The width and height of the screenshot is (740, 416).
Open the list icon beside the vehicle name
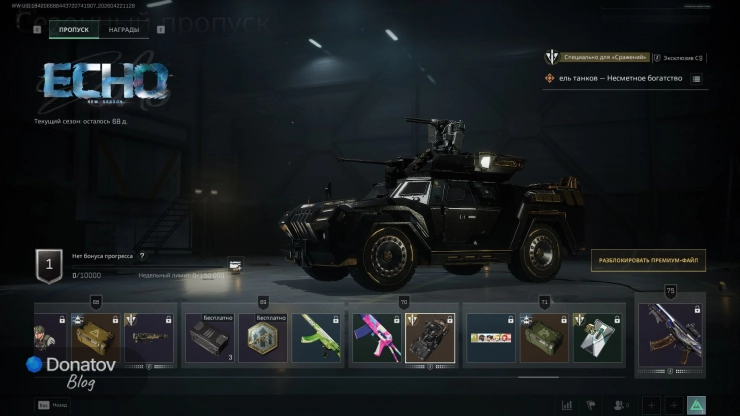pyautogui.click(x=696, y=78)
